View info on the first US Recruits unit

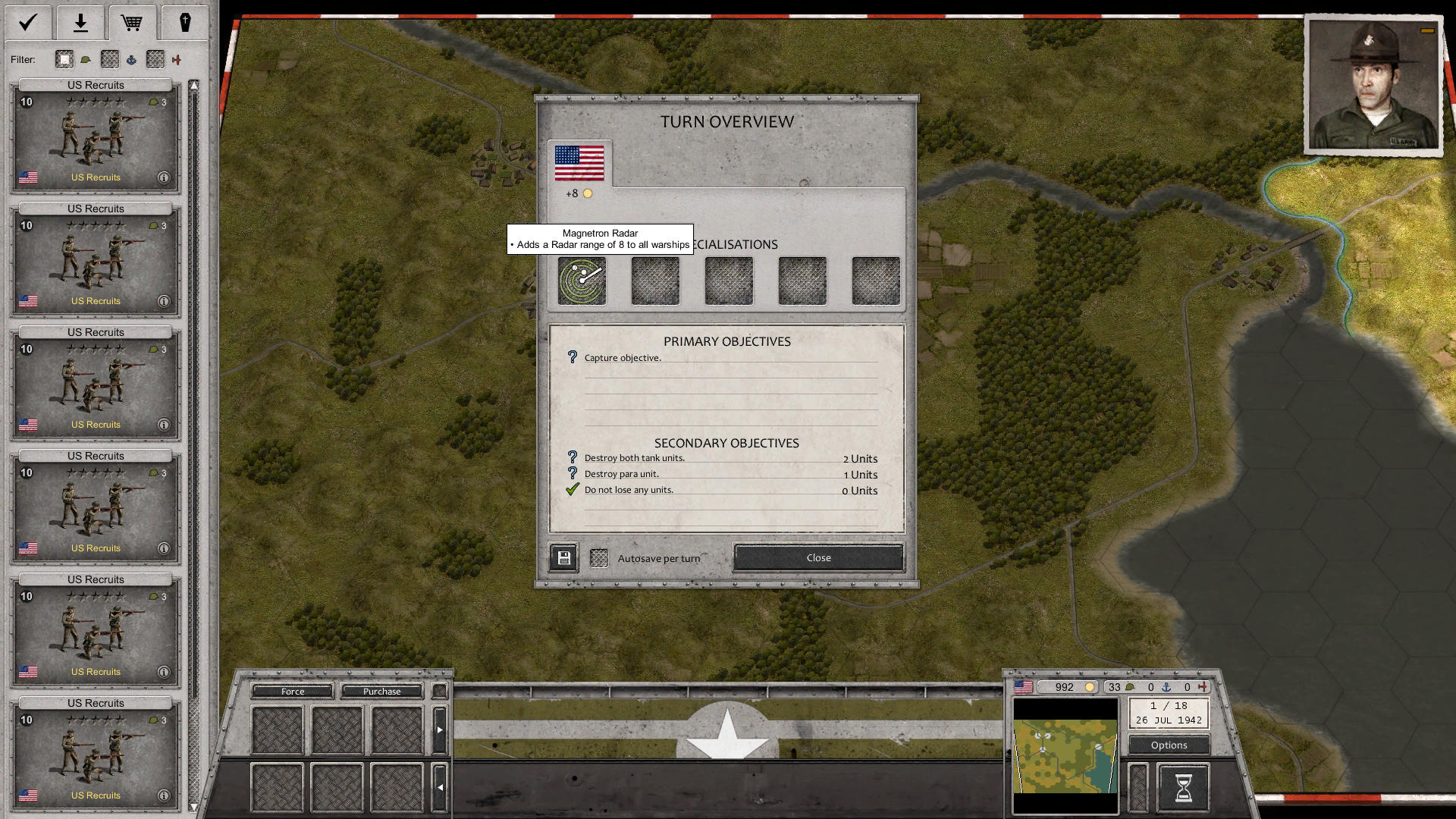(164, 177)
